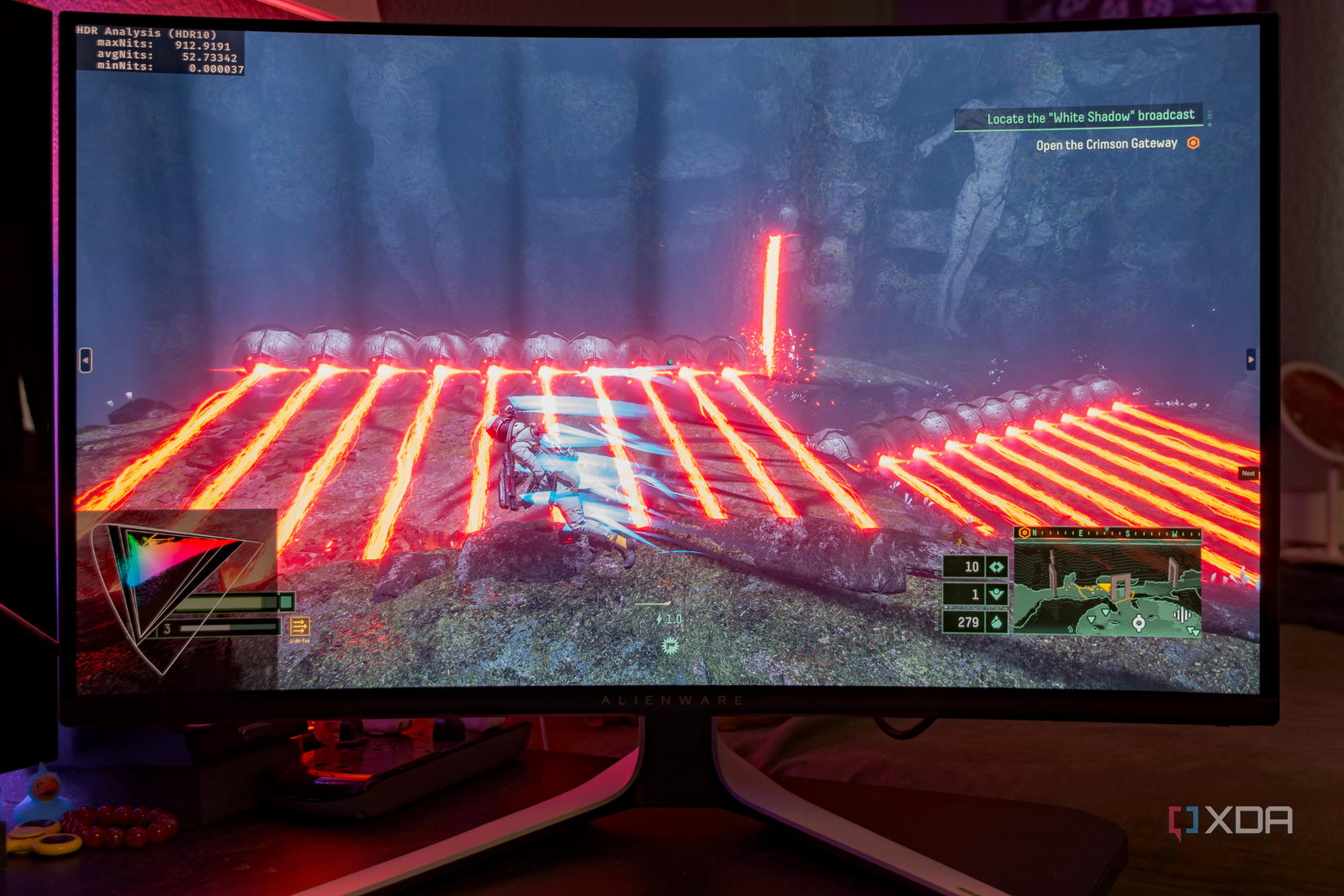Click the downward triangle pointer on the compass bar
Viewport: 1344px width, 896px height.
coord(1107,529)
